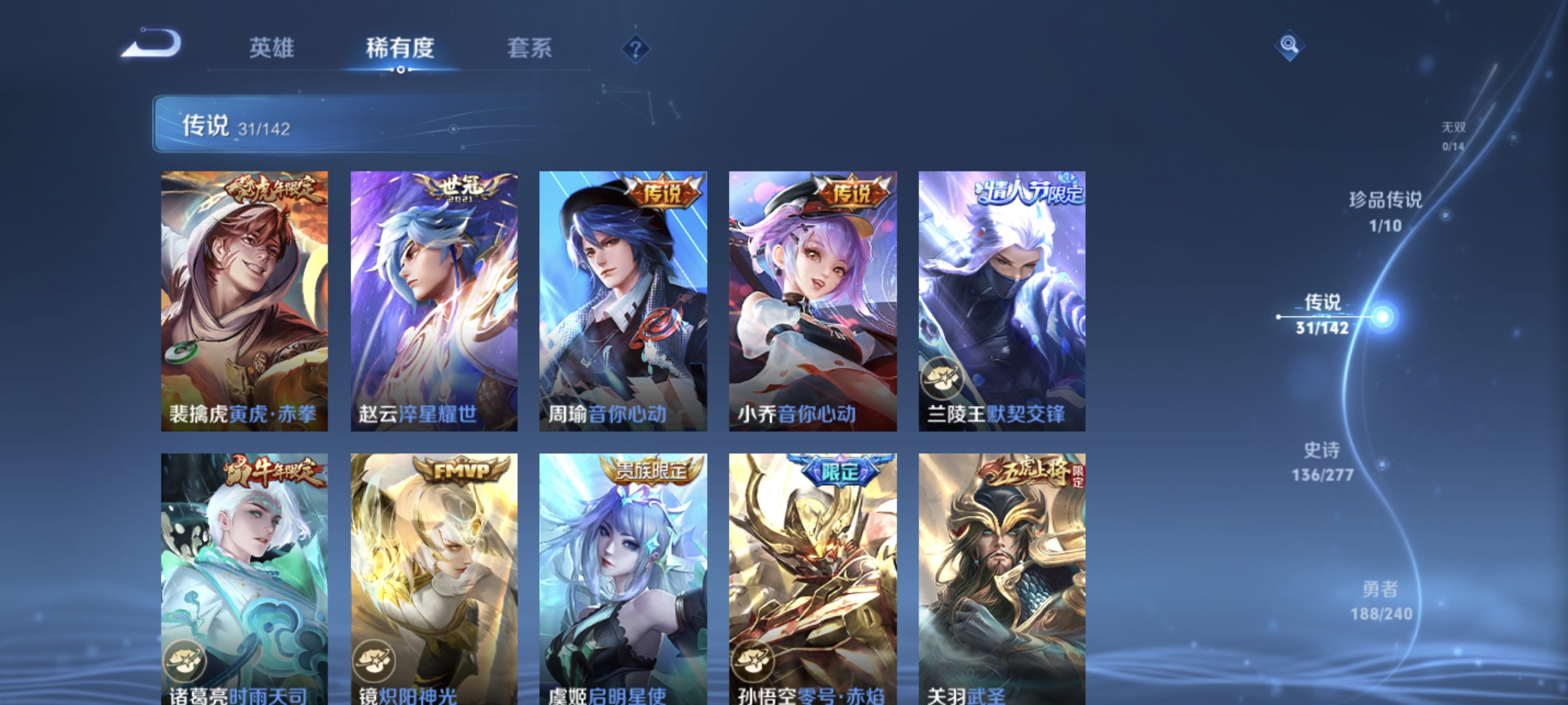The width and height of the screenshot is (1568, 705).
Task: Select the 稀有度 tab
Action: (402, 49)
